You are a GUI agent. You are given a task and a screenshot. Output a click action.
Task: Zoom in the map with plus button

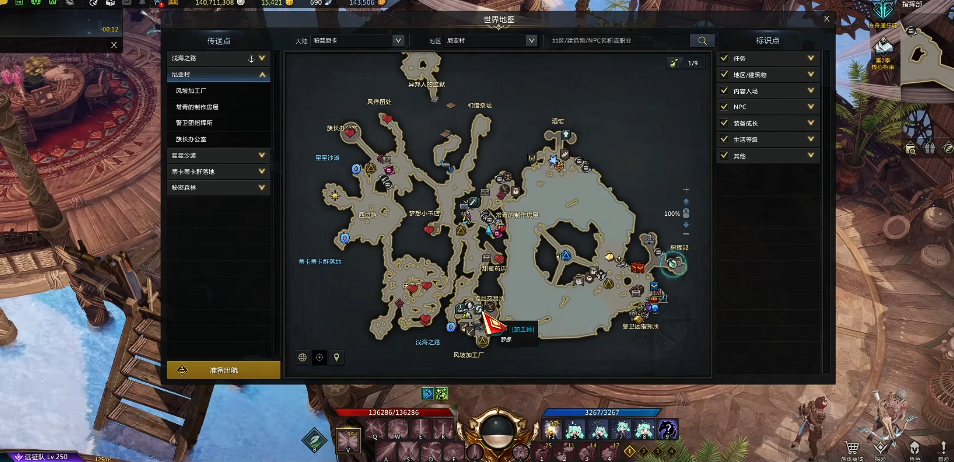(685, 189)
